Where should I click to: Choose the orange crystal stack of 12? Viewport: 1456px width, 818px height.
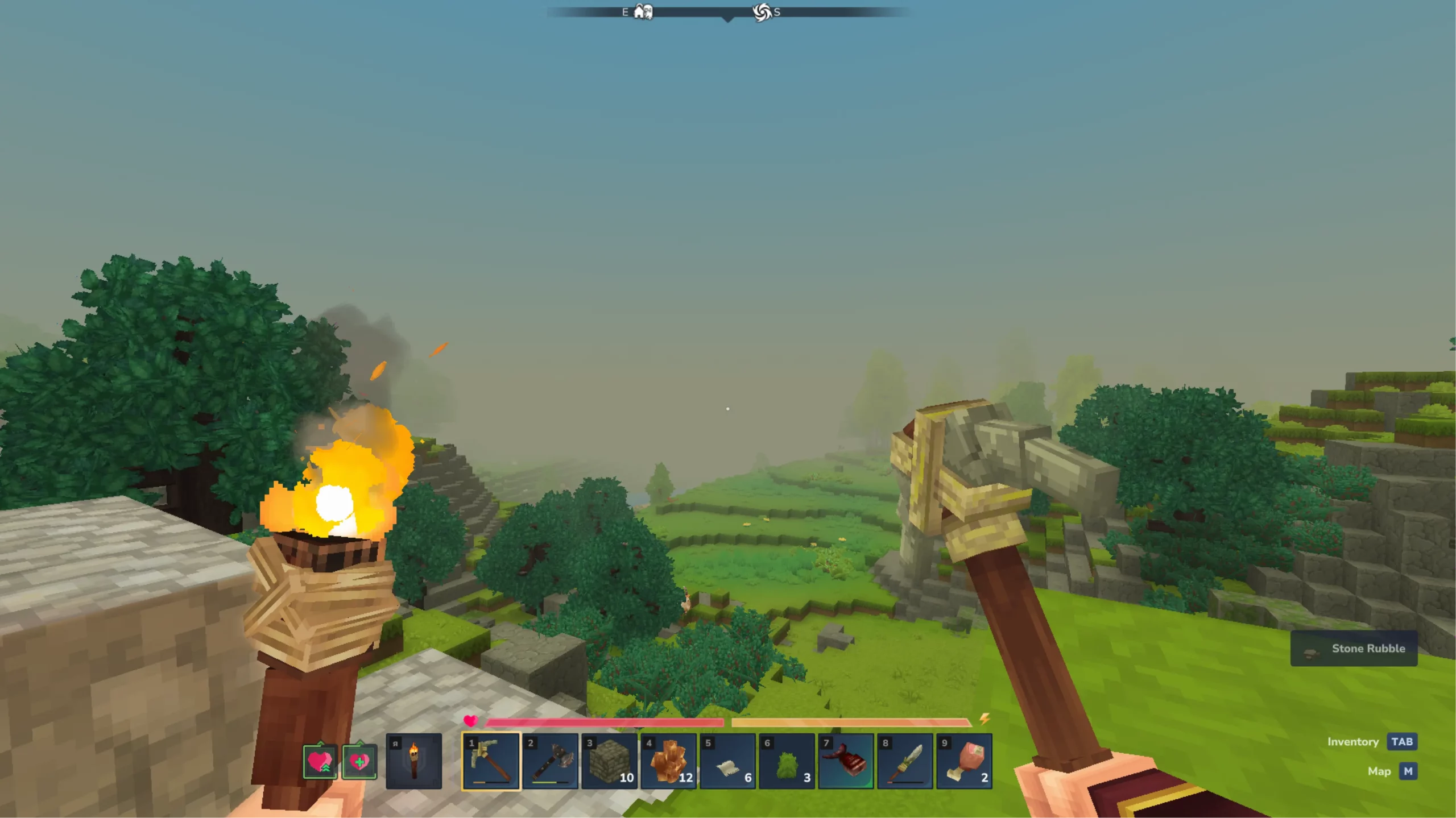pyautogui.click(x=668, y=761)
